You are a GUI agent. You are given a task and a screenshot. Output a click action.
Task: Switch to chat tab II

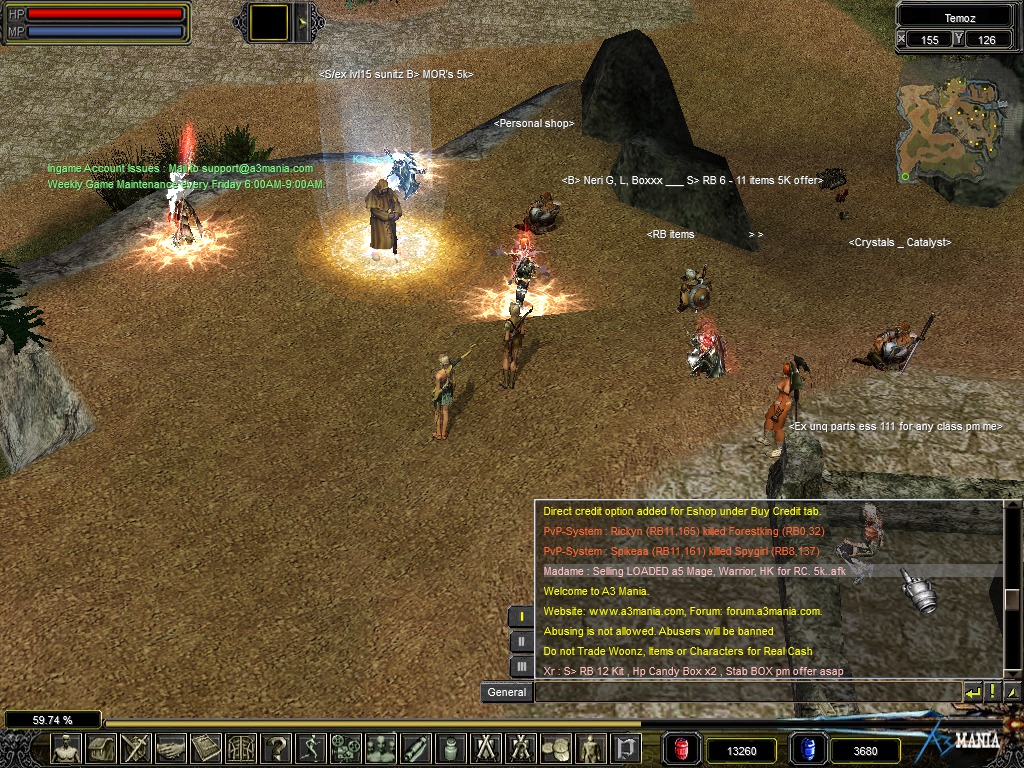(x=521, y=641)
